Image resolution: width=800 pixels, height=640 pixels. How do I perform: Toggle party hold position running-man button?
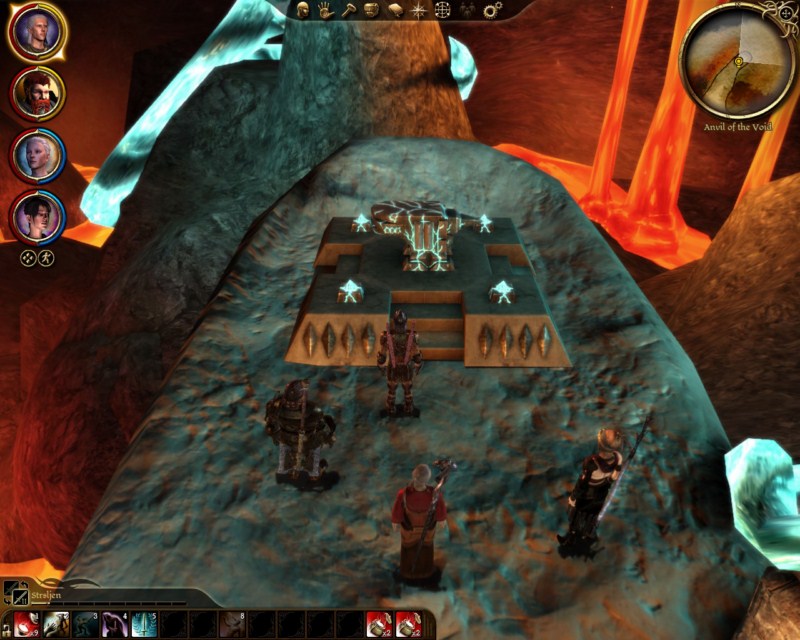point(46,257)
